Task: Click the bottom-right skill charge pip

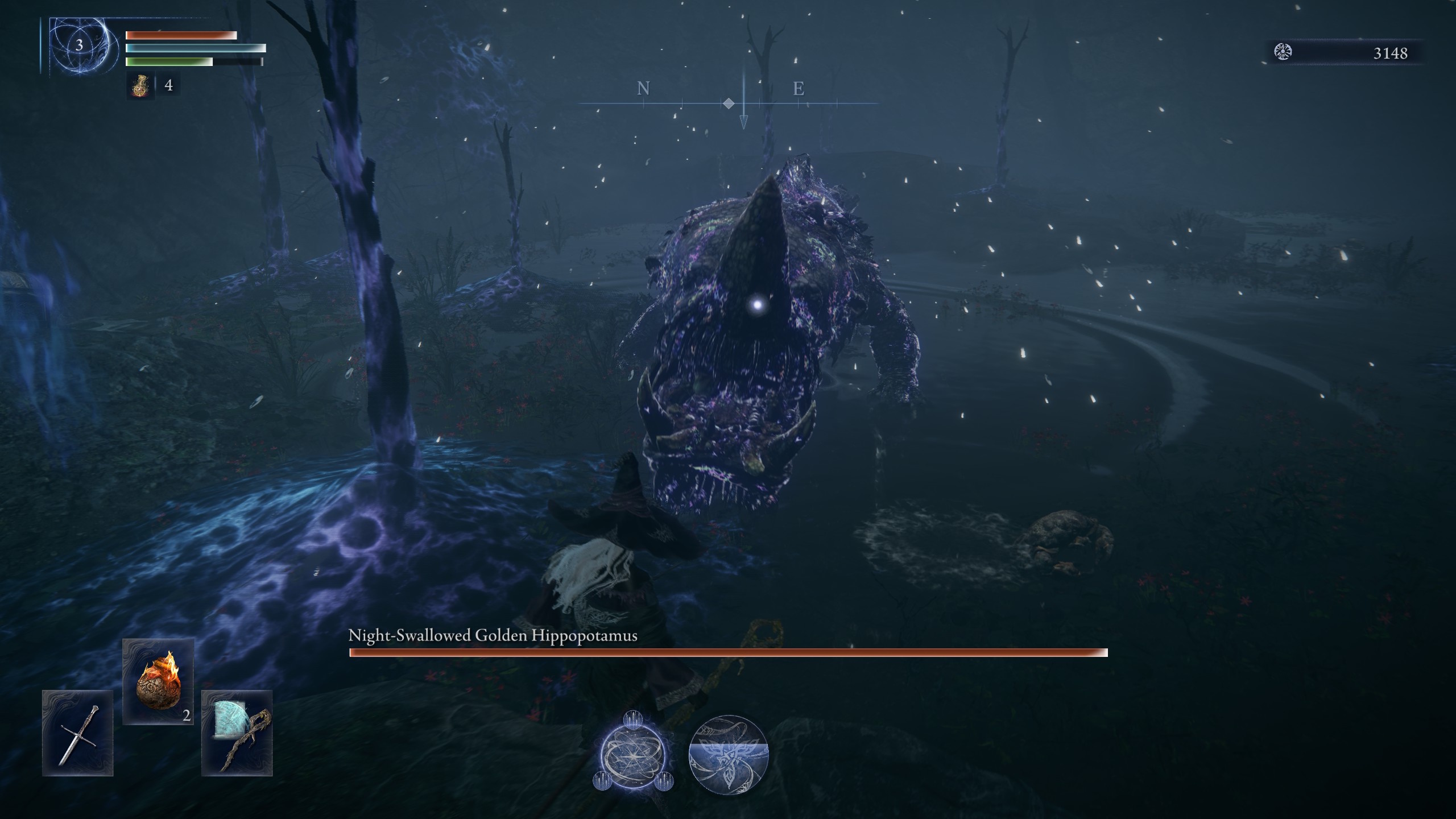Action: click(665, 780)
